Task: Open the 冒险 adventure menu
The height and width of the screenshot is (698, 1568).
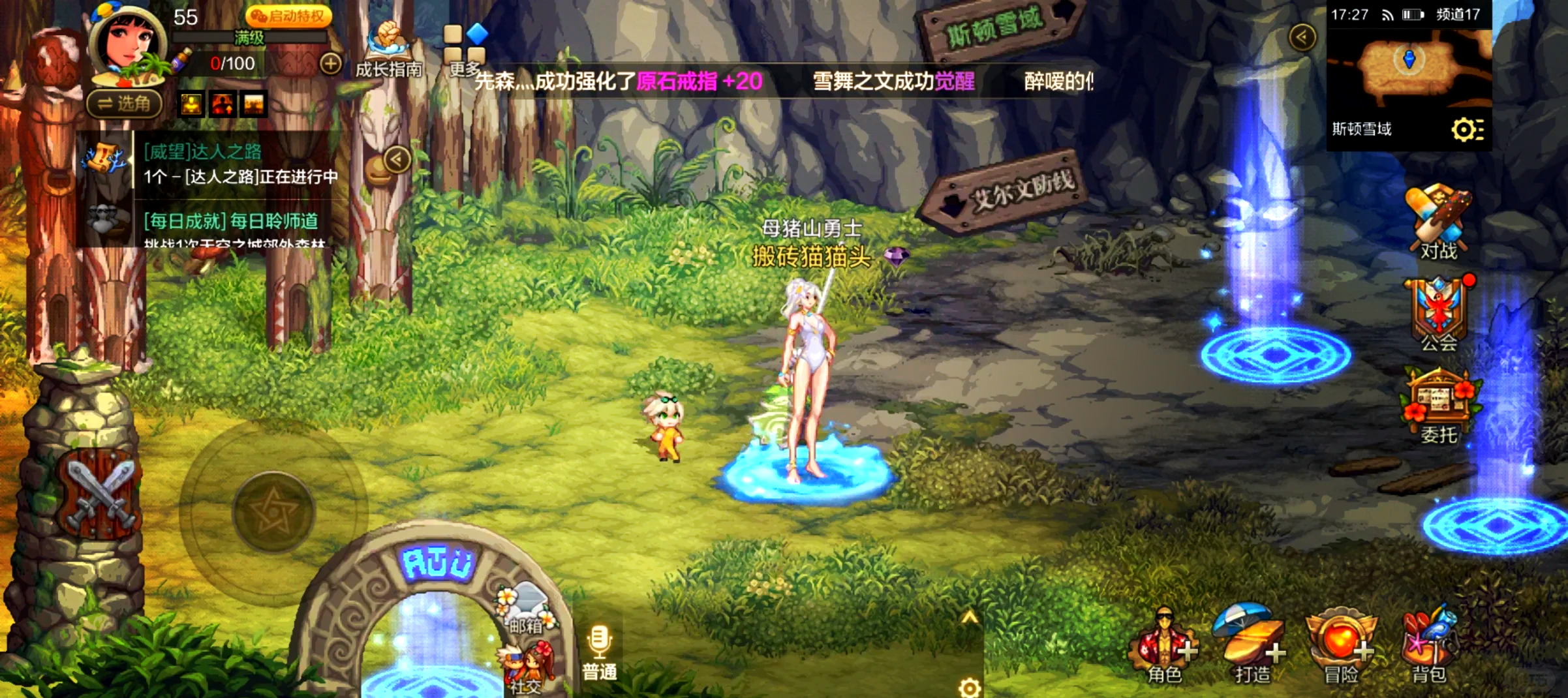Action: coord(1340,646)
